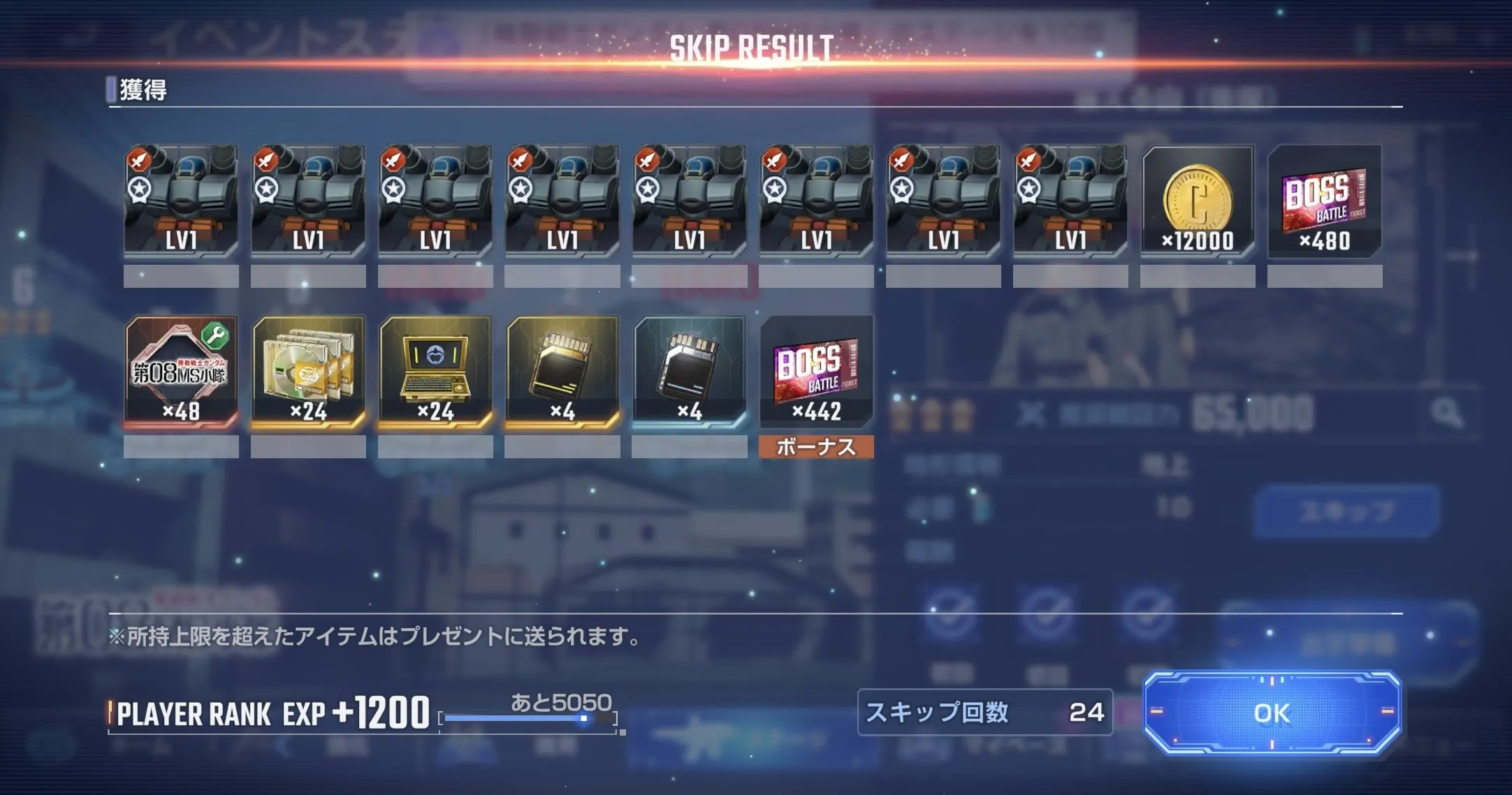Click the red sword badge on the first card

[140, 159]
